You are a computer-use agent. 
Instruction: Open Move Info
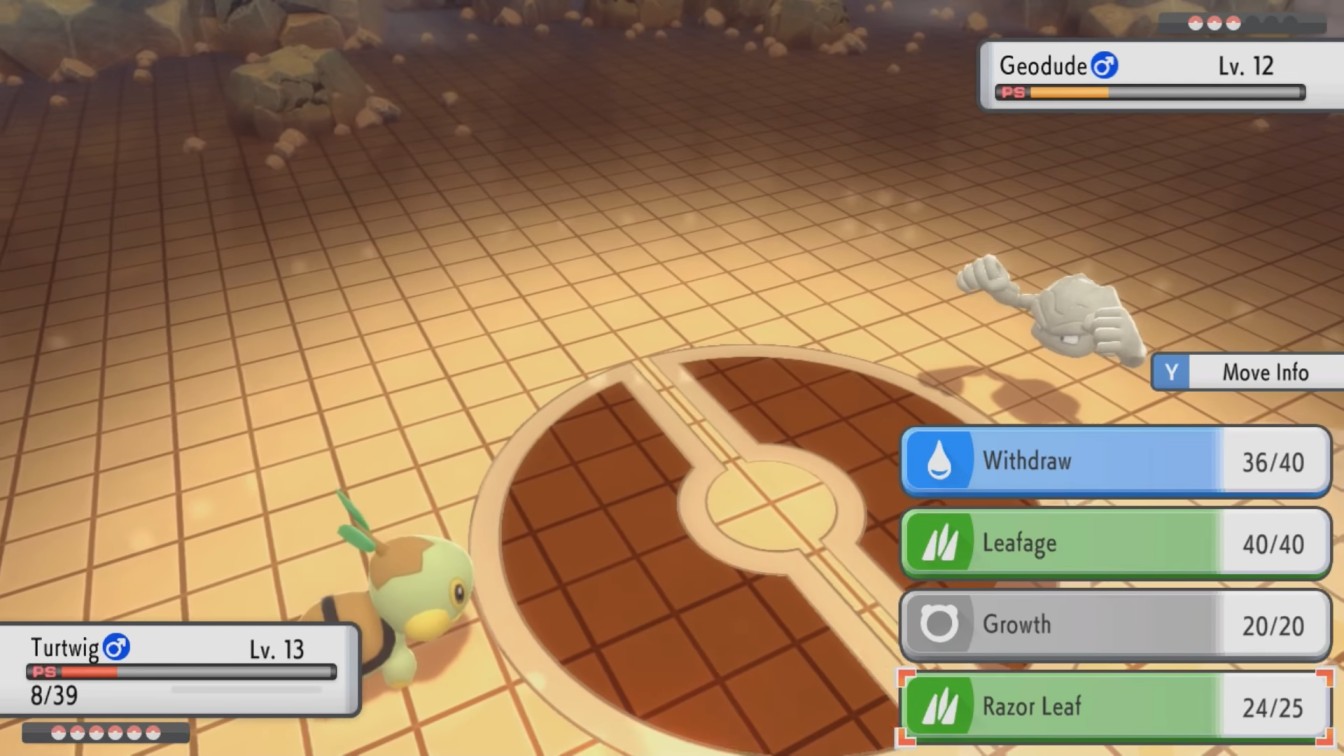1265,372
